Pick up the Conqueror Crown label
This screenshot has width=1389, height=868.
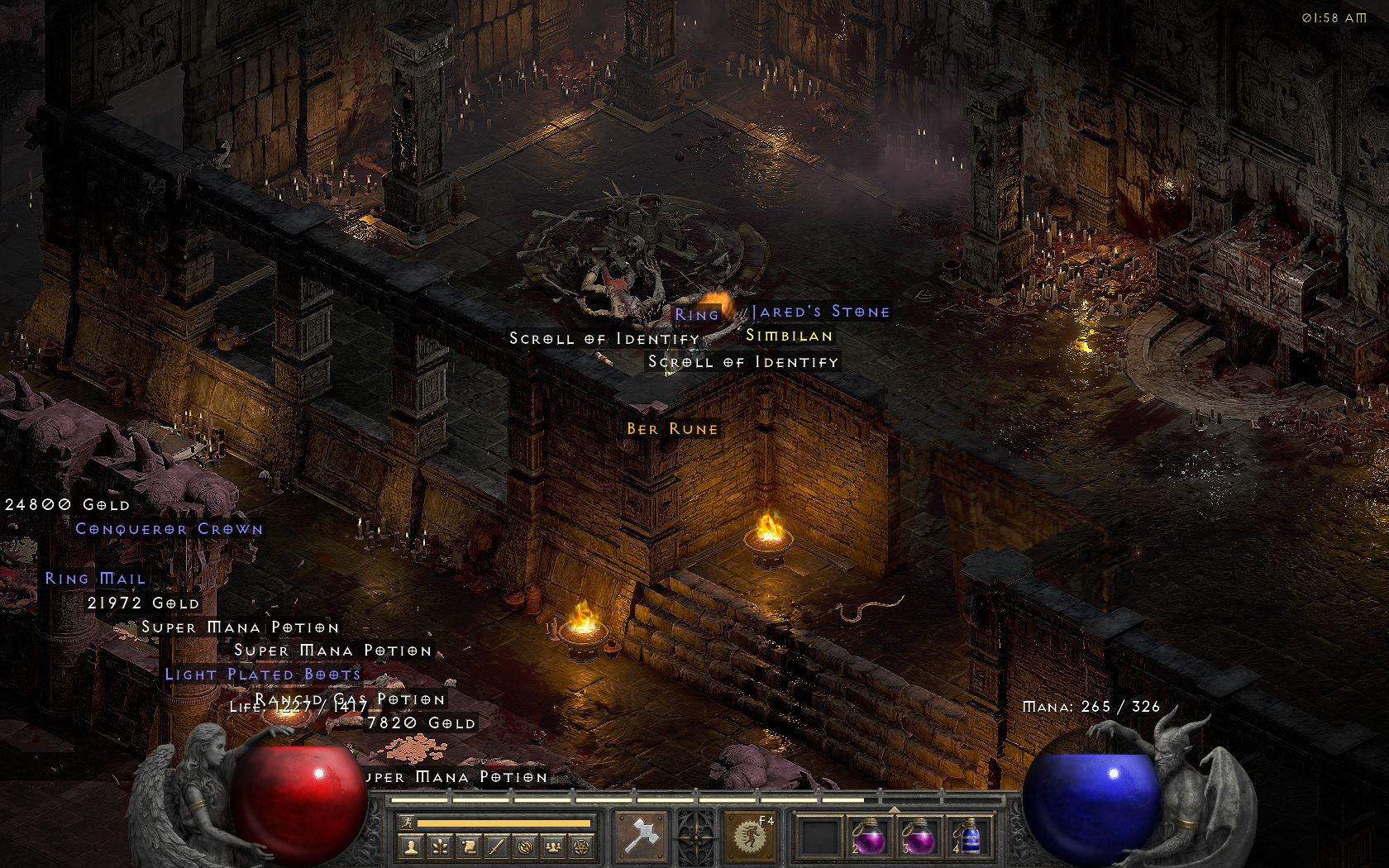coord(169,529)
